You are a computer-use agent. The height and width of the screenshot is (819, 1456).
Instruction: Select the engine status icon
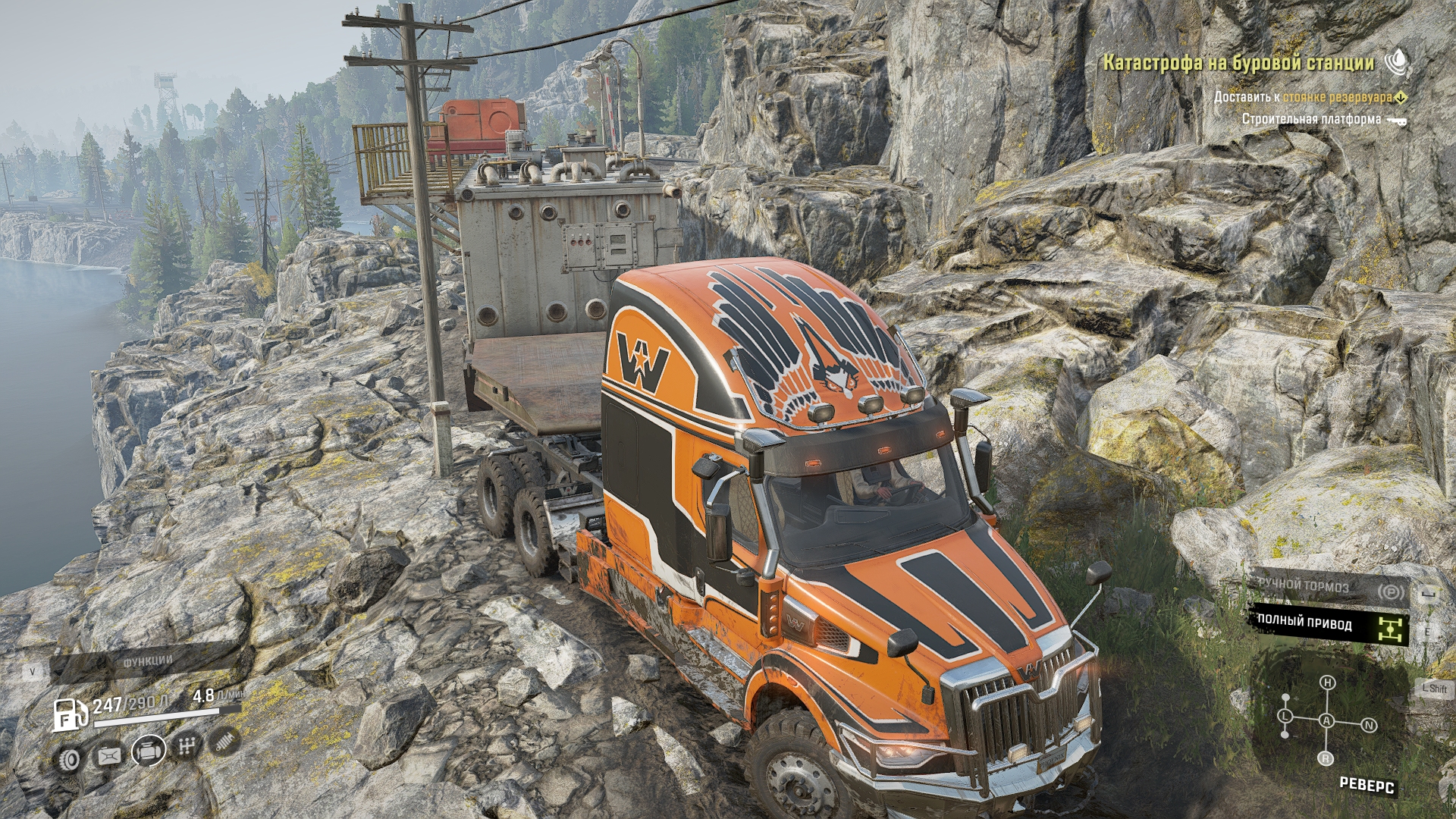149,752
